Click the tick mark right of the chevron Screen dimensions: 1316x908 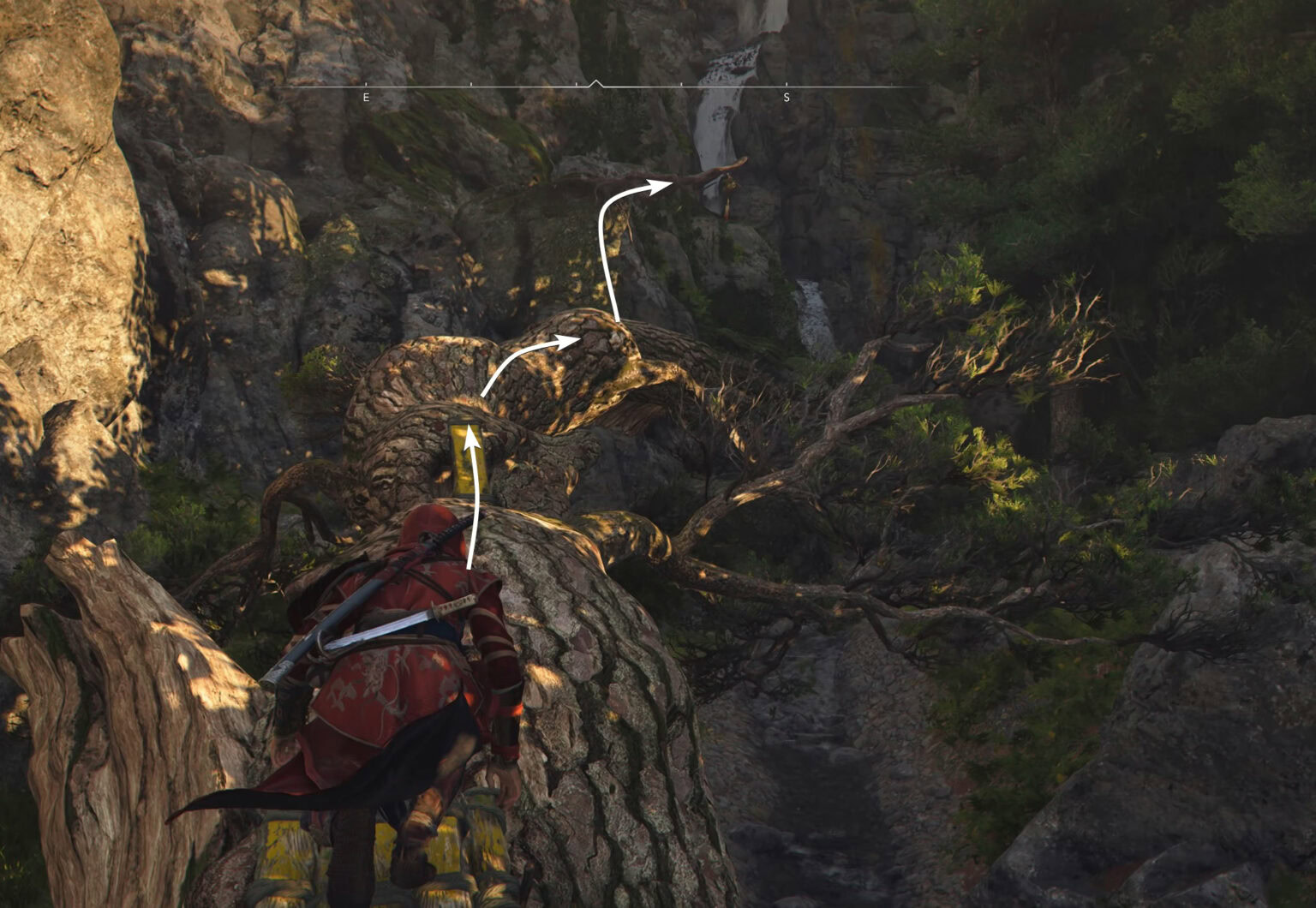click(x=679, y=86)
